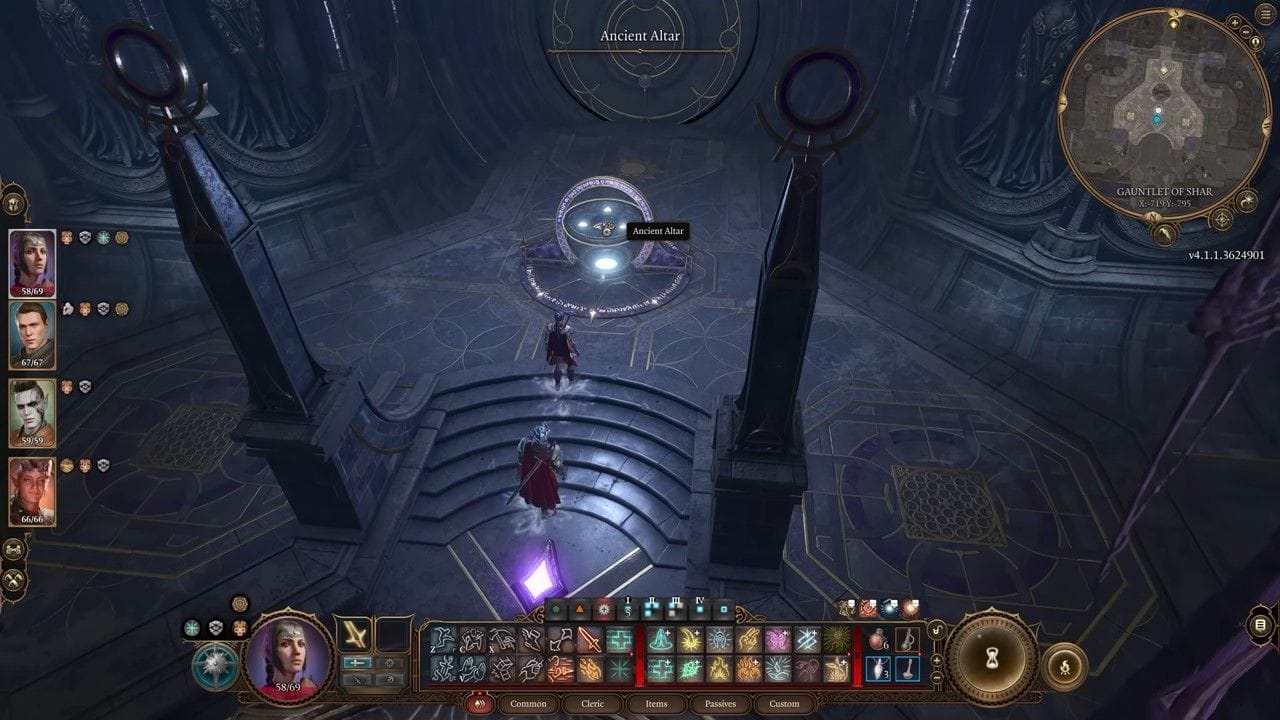Switch to the Items hotbar tab

(x=656, y=704)
